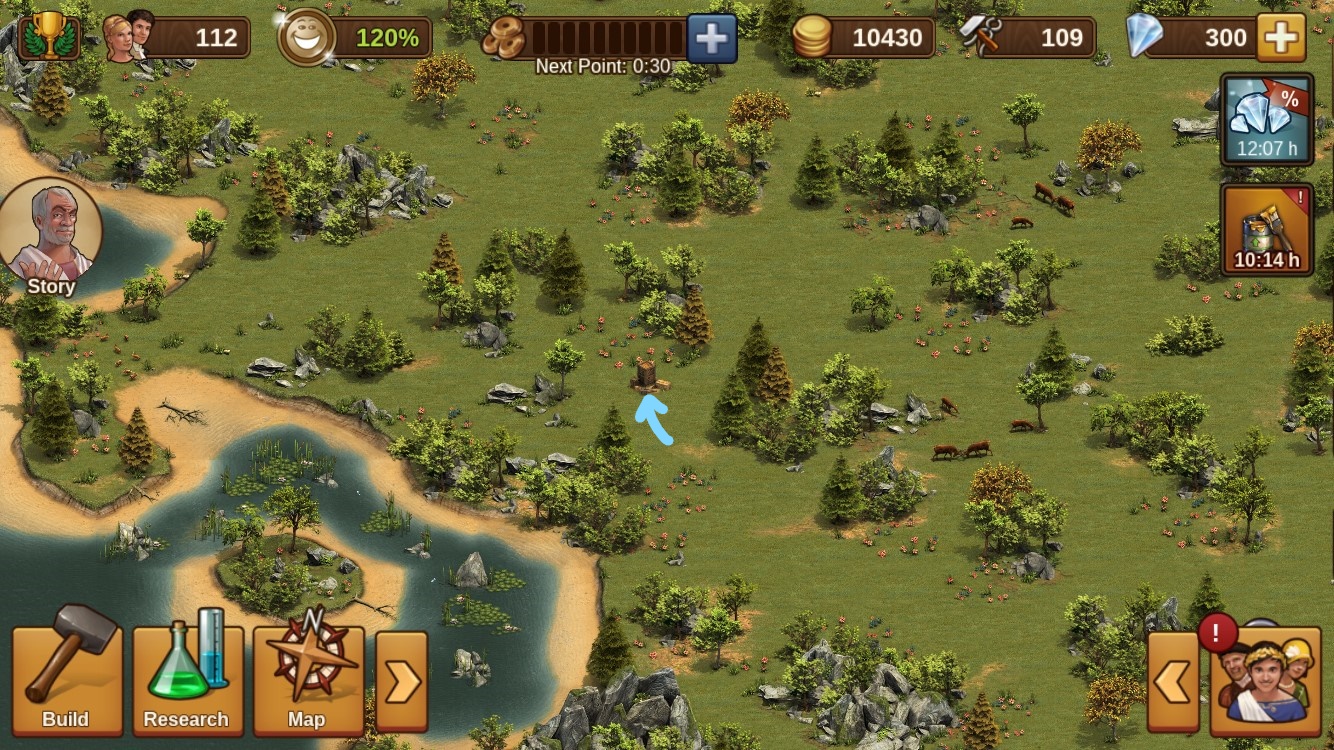Open the Story quest advisor
1334x750 pixels.
50,238
